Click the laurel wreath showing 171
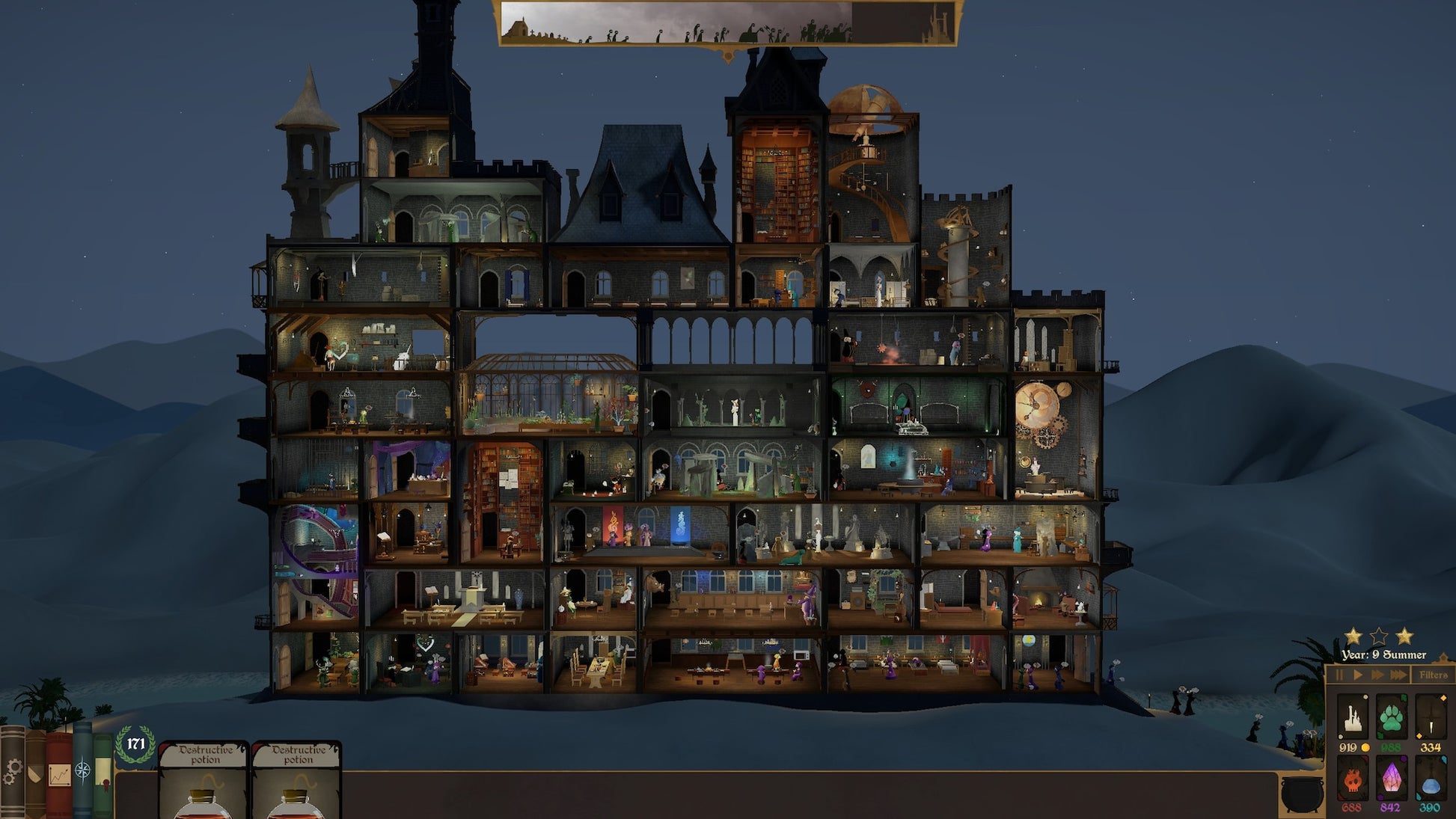Viewport: 1456px width, 819px height. (135, 744)
